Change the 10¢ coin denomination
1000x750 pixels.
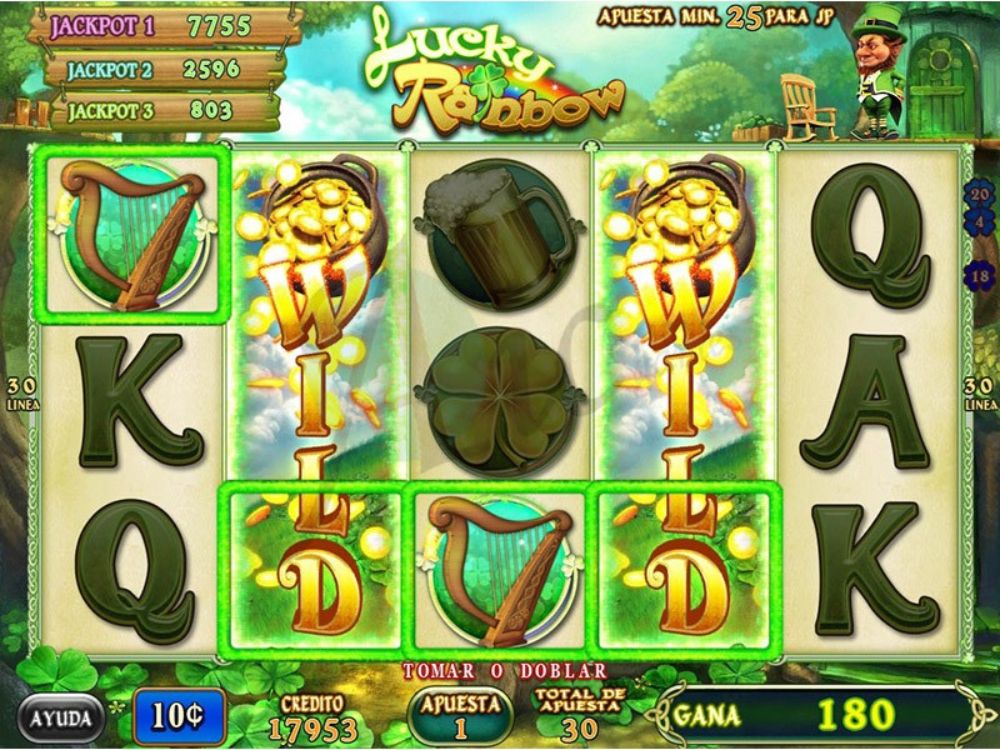click(x=180, y=716)
